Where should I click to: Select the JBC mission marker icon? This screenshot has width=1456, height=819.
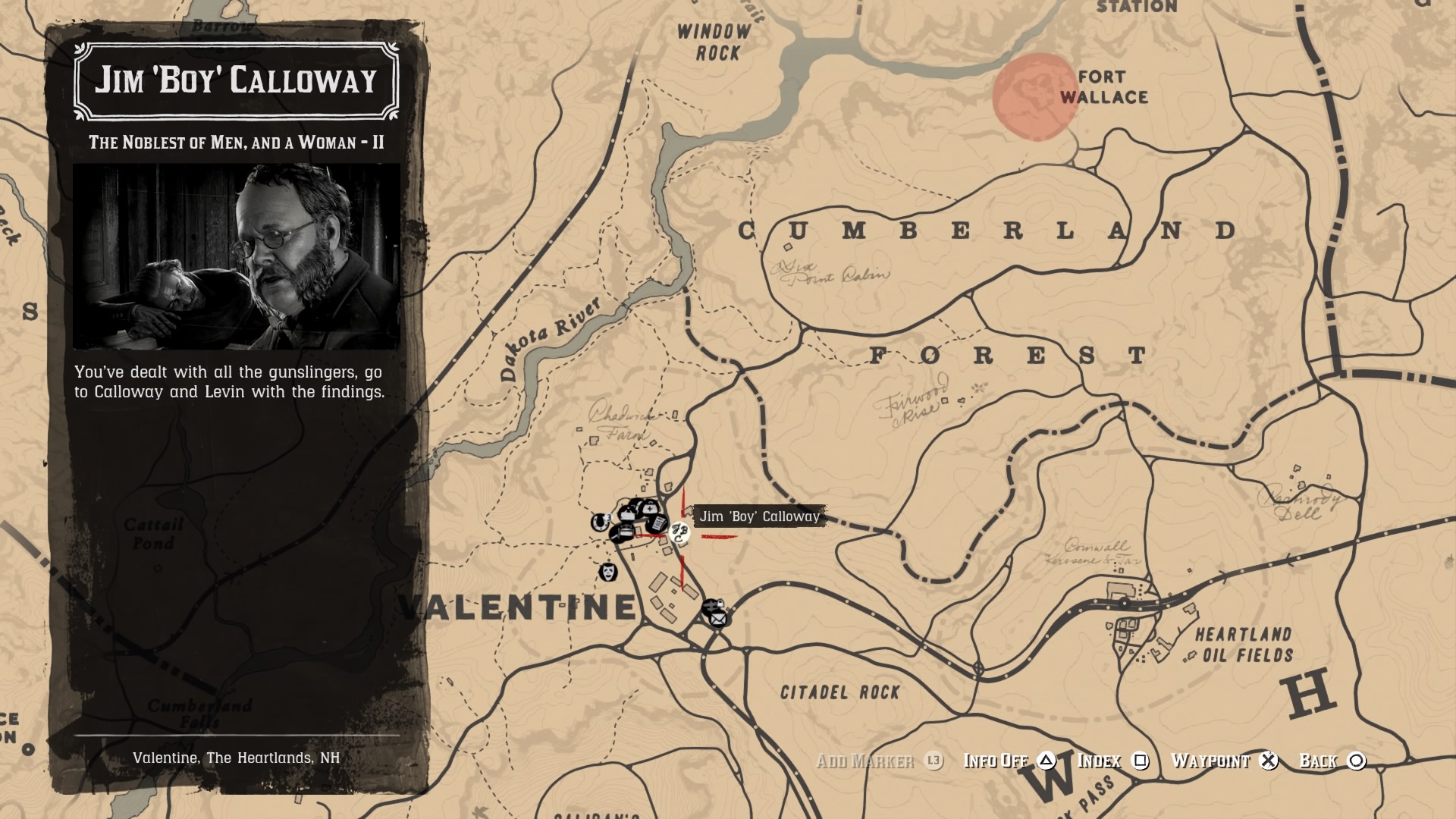[x=679, y=534]
